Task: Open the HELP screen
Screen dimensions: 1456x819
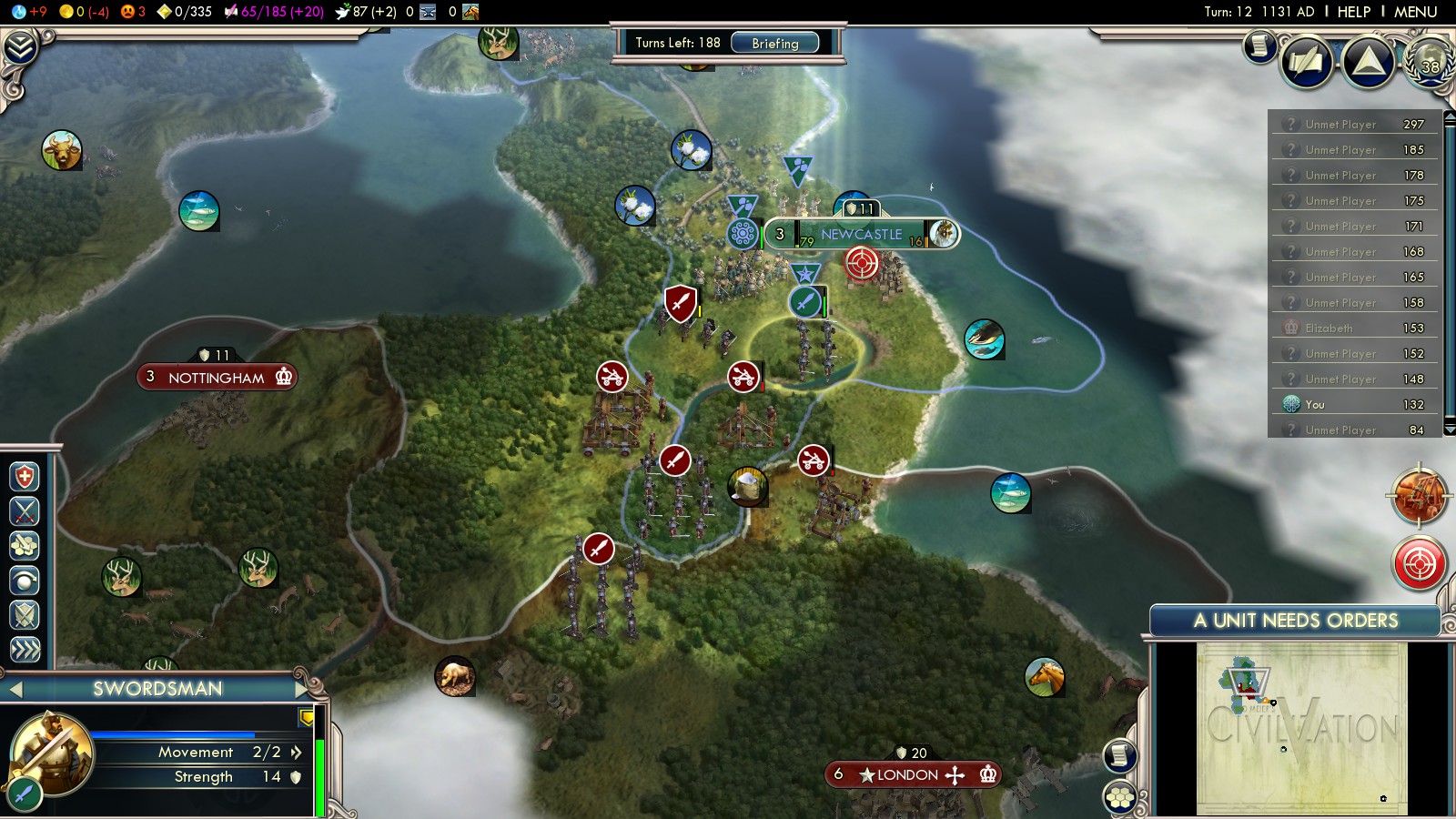Action: tap(1353, 12)
